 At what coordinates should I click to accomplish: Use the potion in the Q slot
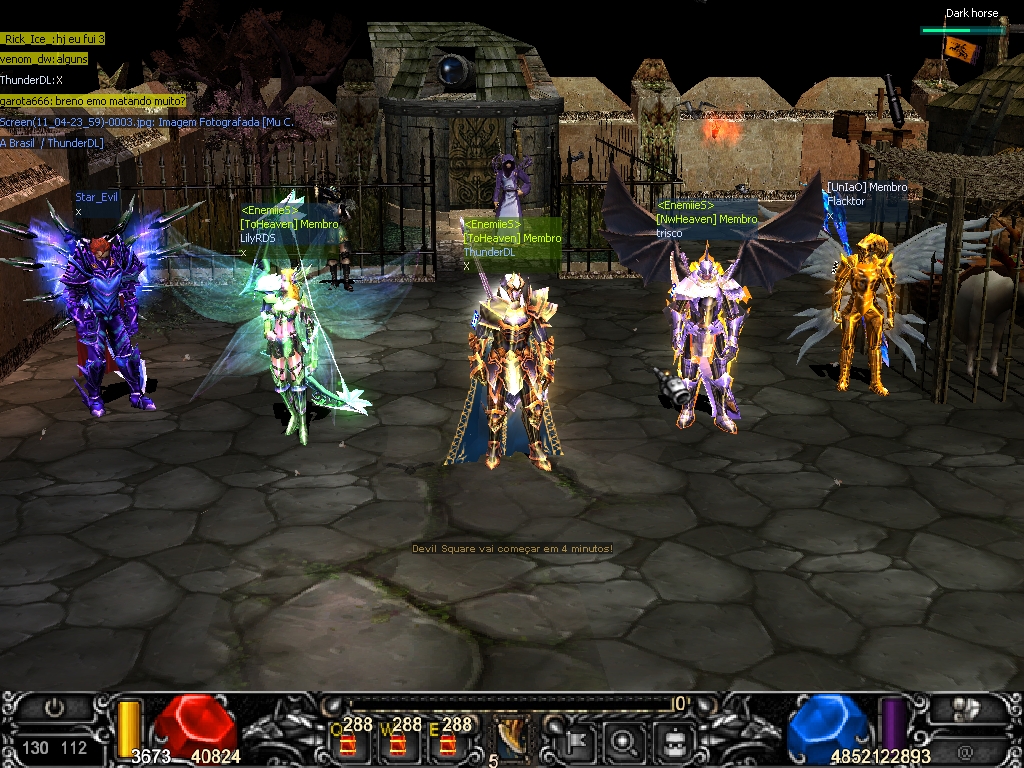coord(348,743)
